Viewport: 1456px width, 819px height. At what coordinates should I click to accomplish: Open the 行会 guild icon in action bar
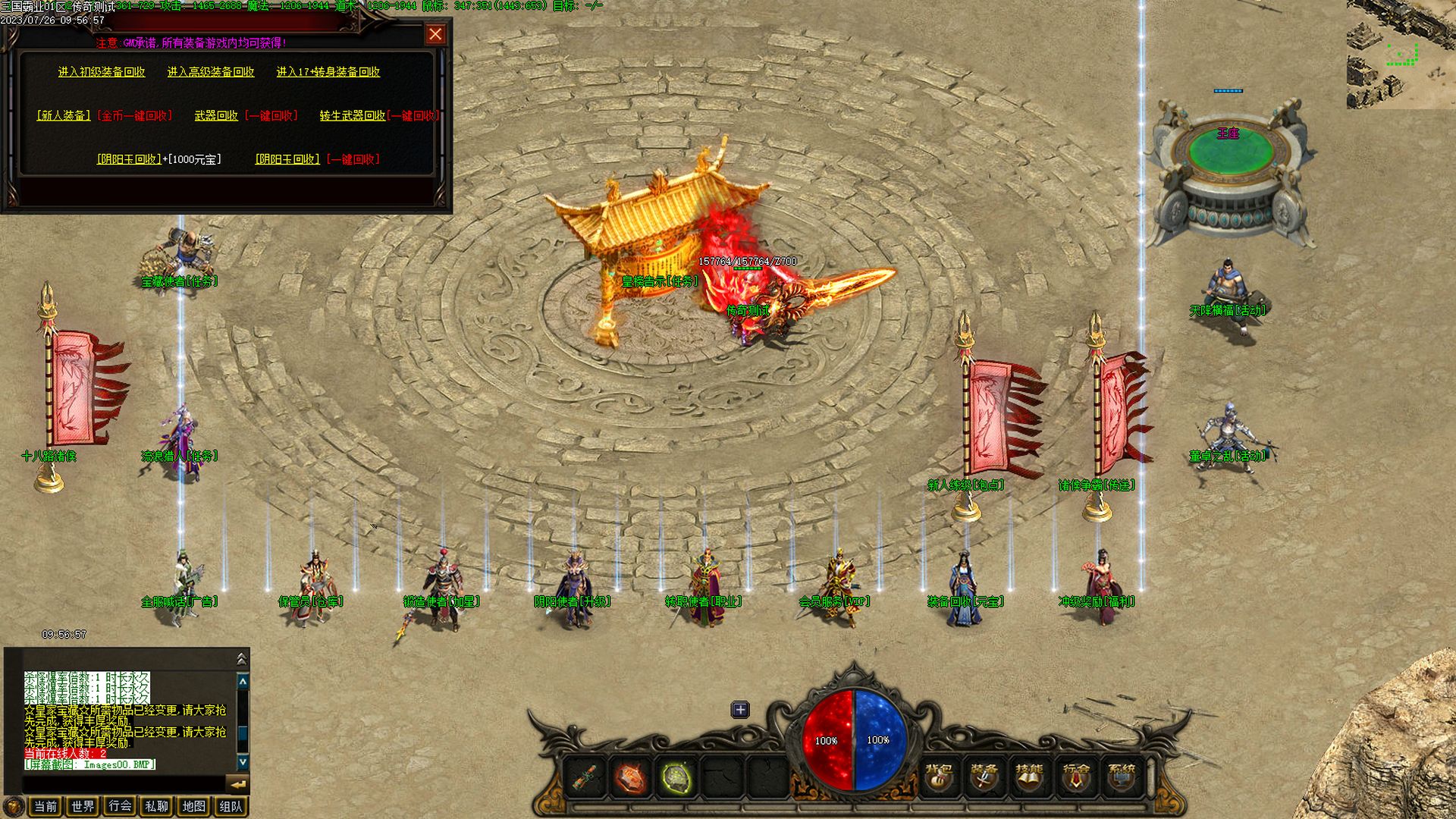click(1075, 777)
